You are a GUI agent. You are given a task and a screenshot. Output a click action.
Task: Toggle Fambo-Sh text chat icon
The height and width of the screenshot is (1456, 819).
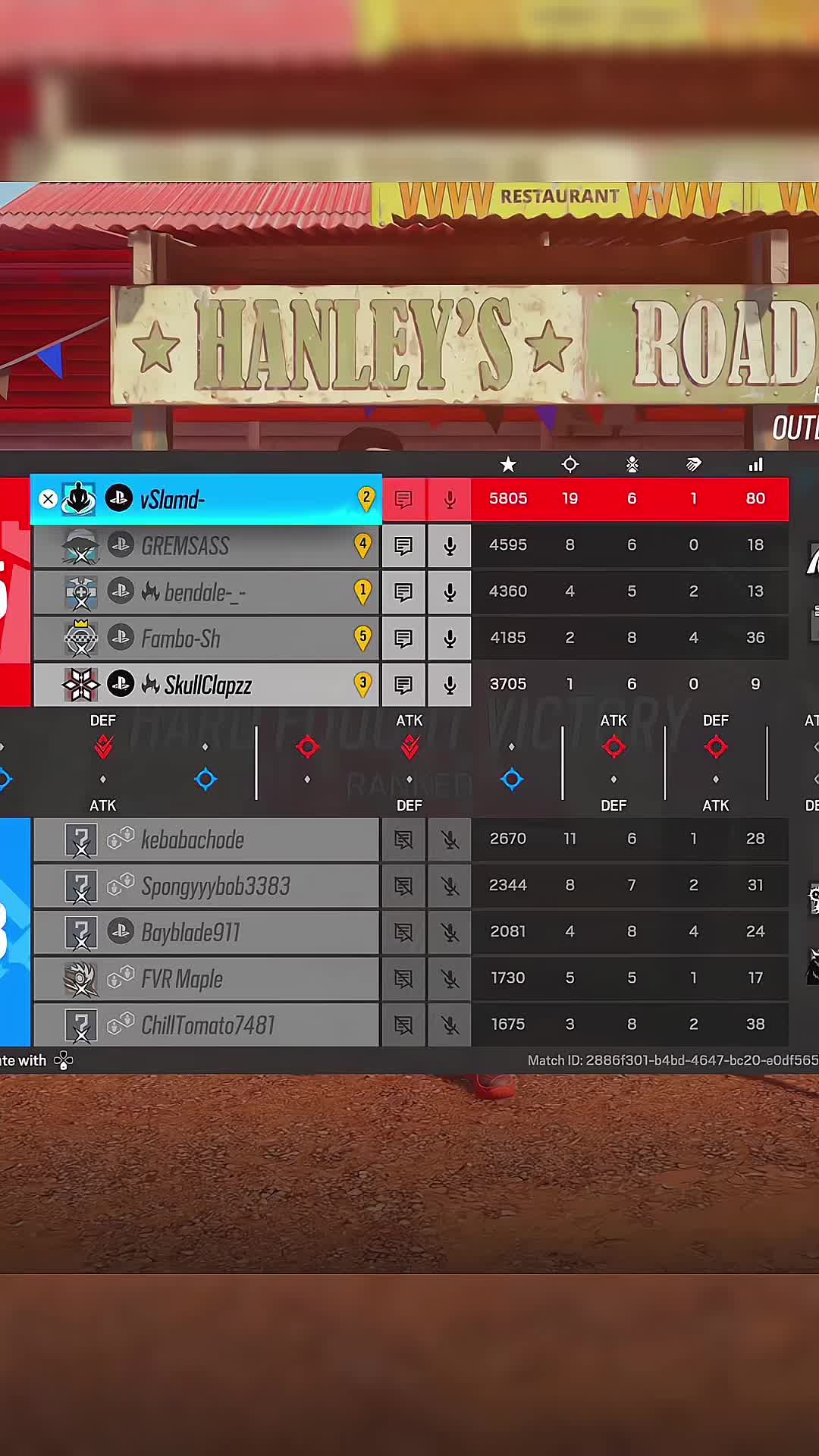403,639
